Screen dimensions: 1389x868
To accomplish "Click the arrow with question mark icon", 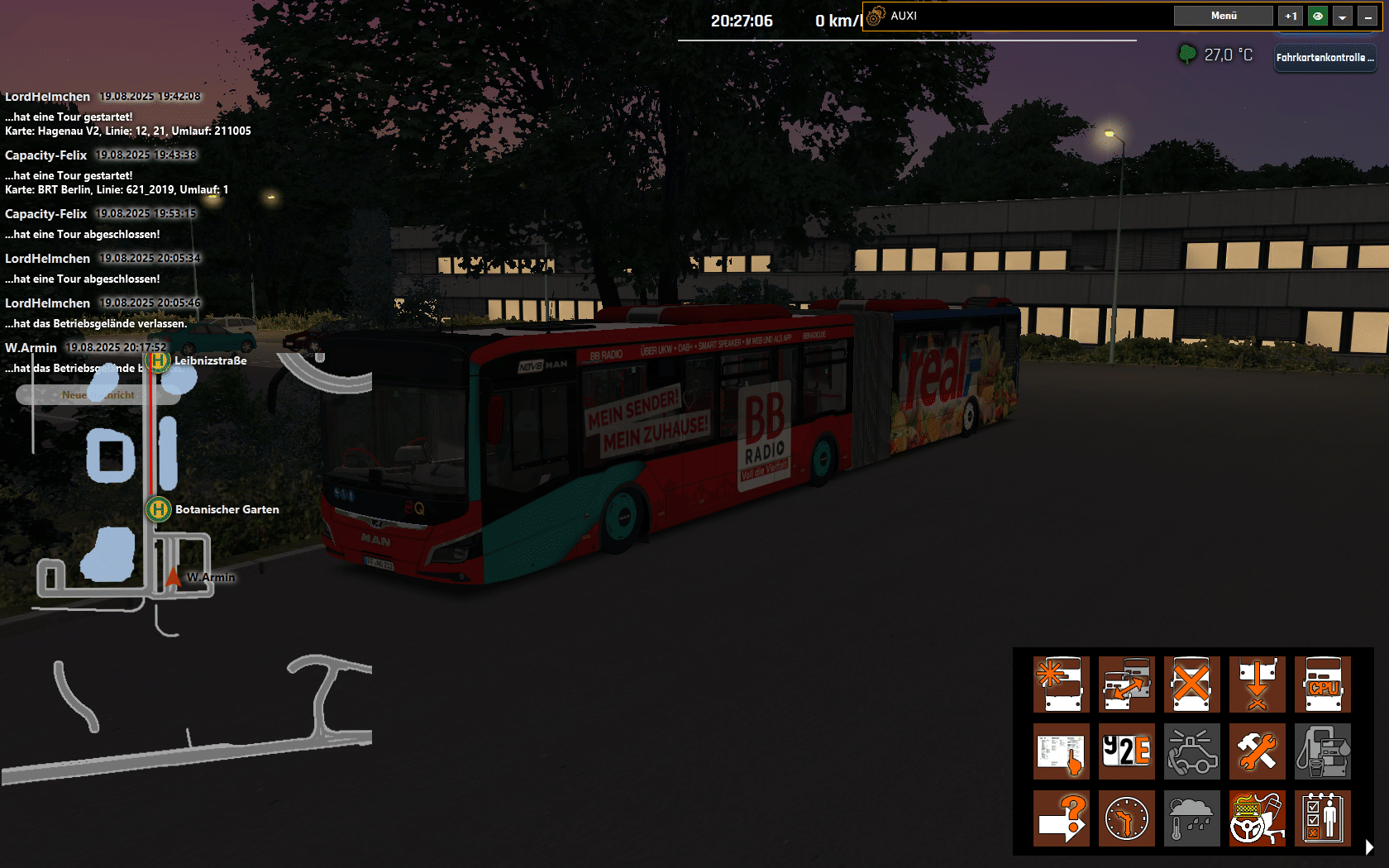I will pyautogui.click(x=1062, y=818).
